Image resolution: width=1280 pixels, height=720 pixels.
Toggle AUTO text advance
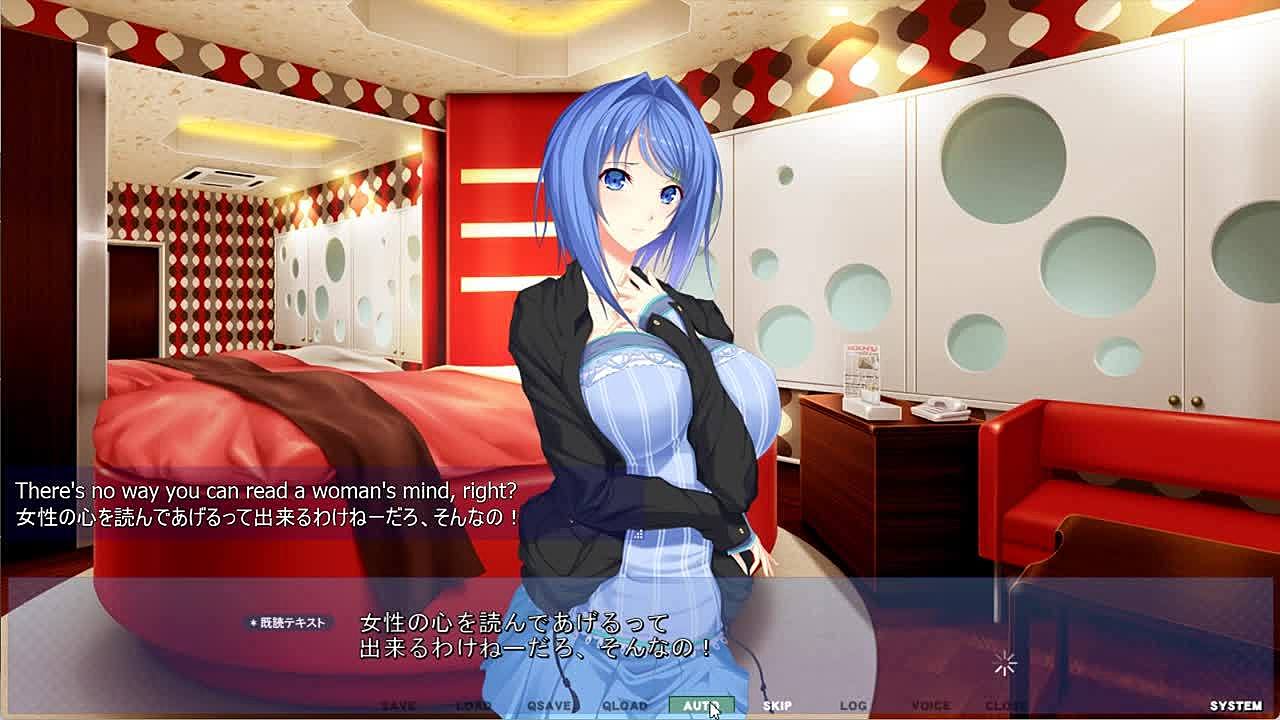click(x=701, y=706)
